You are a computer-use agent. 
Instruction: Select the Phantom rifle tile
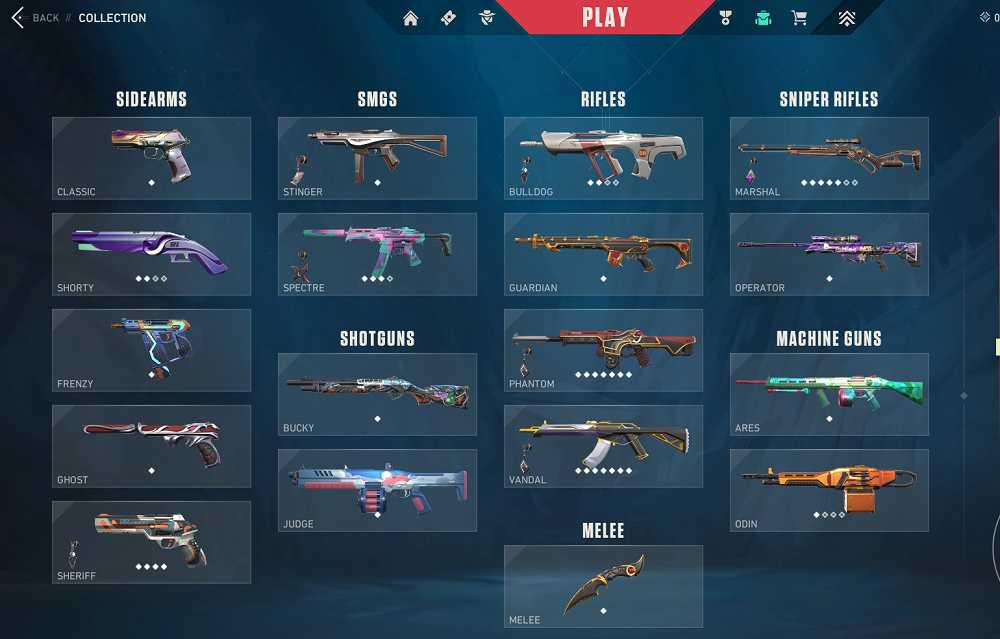[603, 350]
